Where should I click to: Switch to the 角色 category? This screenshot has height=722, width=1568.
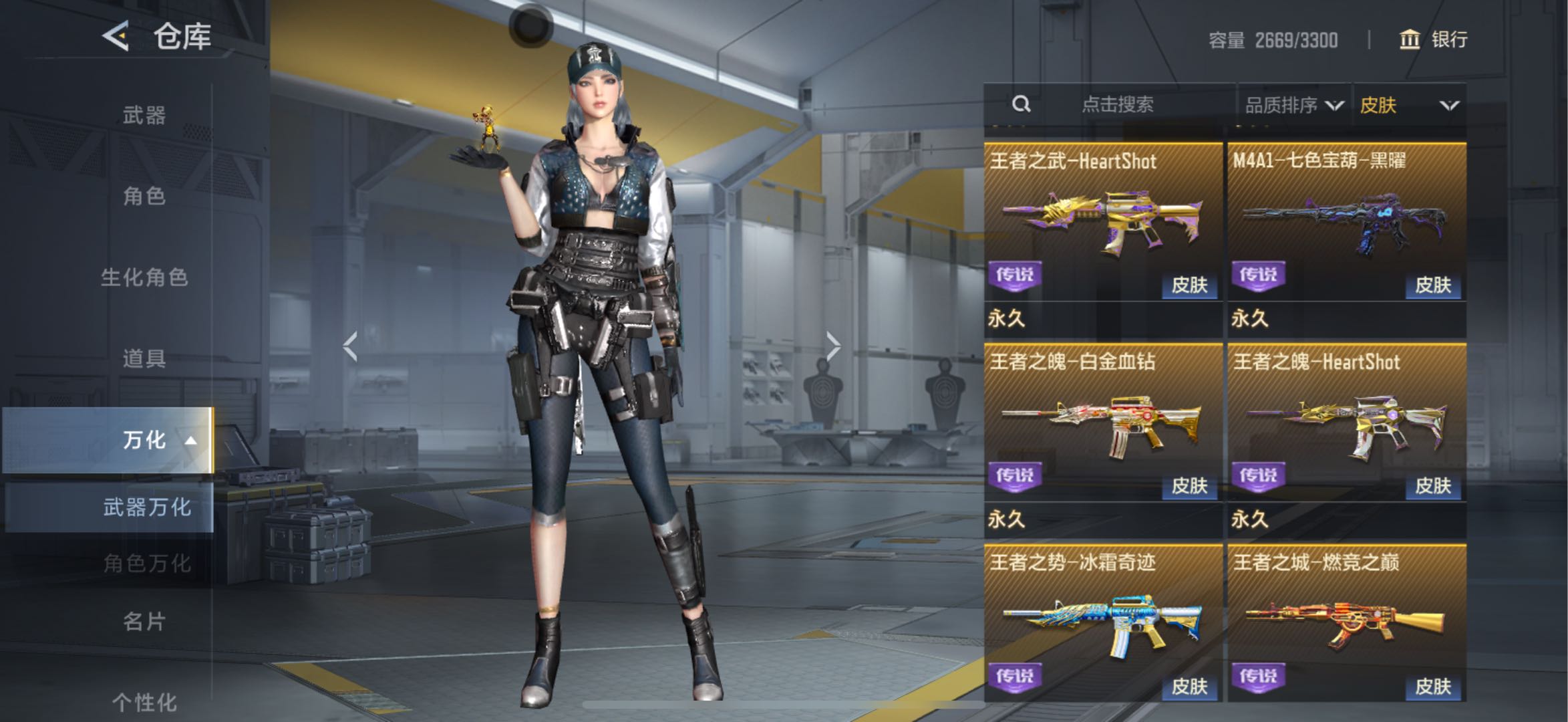pos(144,196)
